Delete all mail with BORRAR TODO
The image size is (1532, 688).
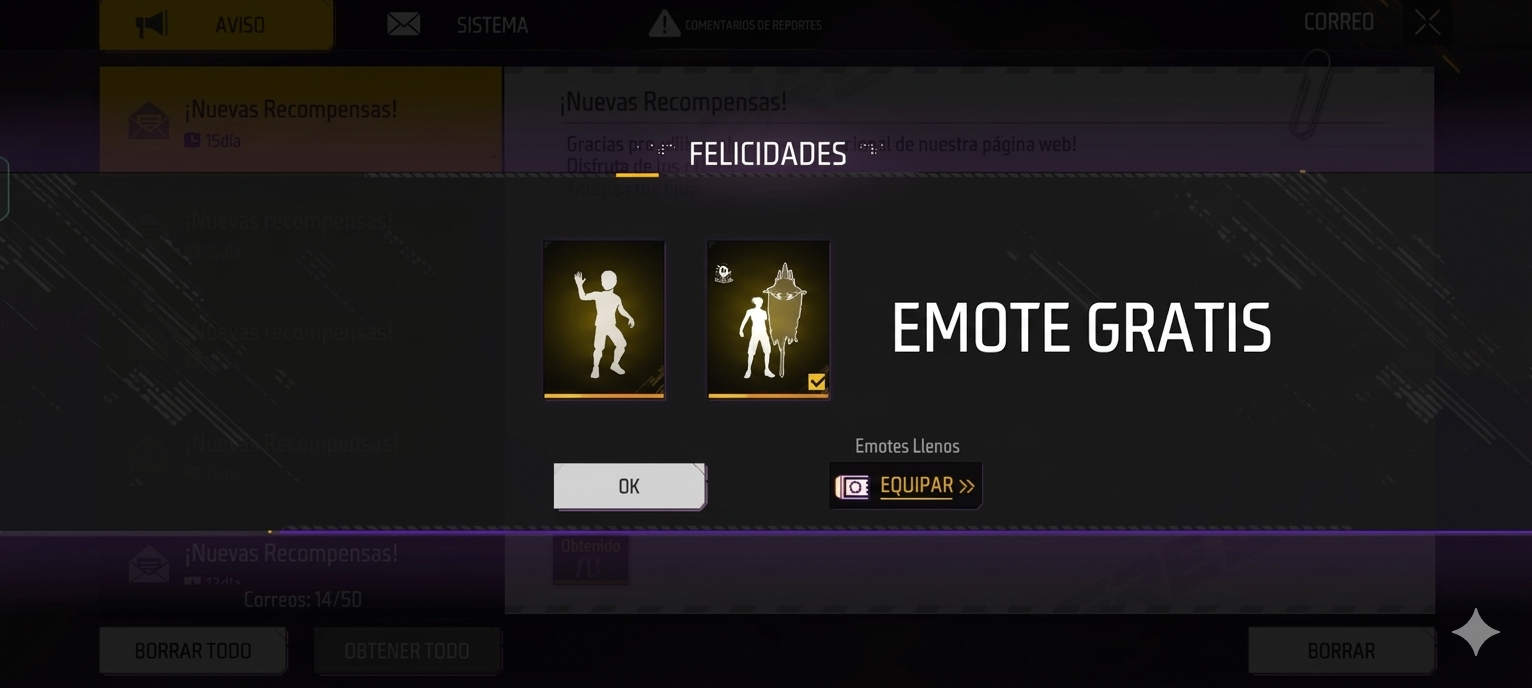pyautogui.click(x=193, y=651)
